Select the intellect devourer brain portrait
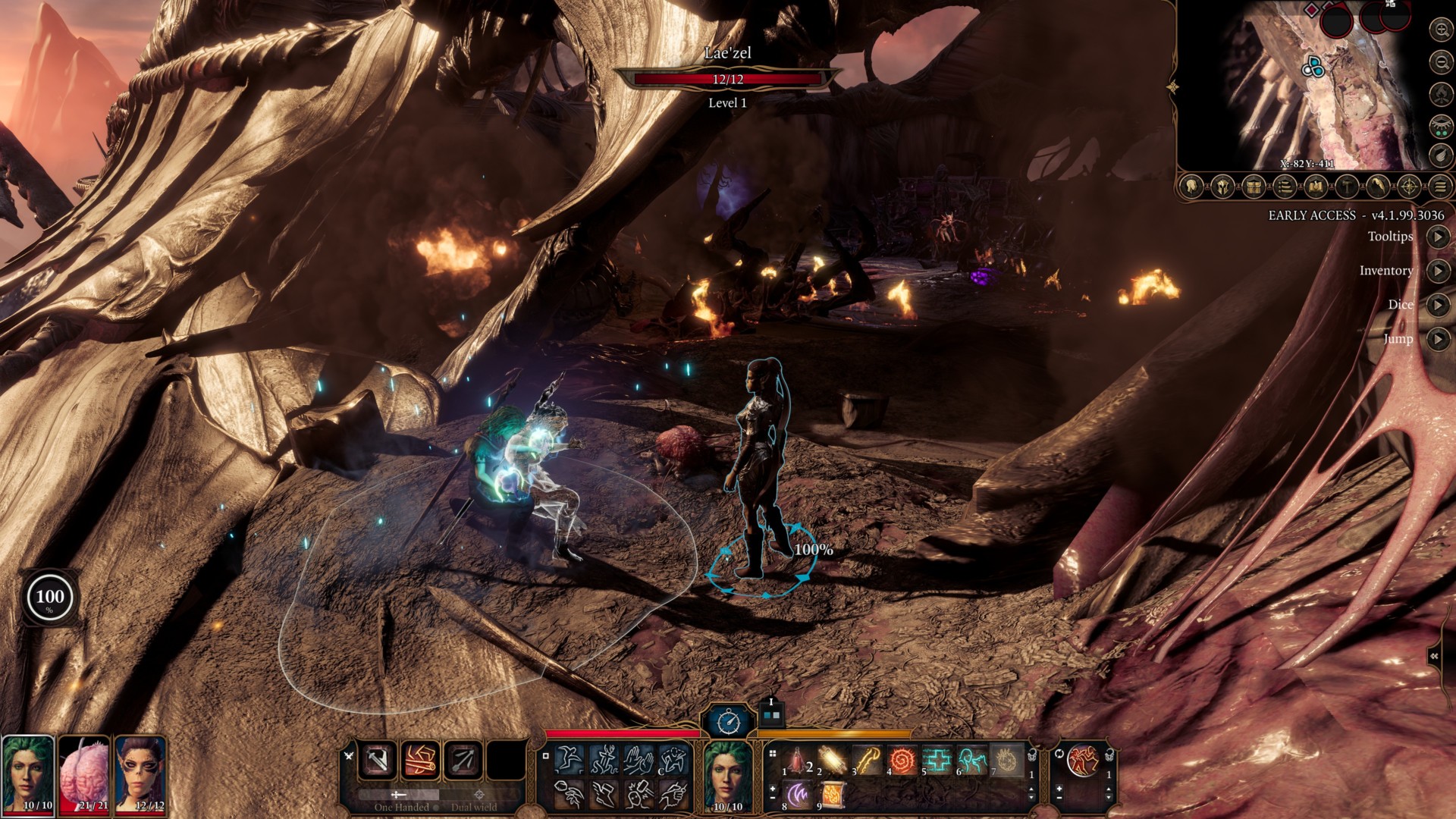The height and width of the screenshot is (819, 1456). [x=84, y=773]
